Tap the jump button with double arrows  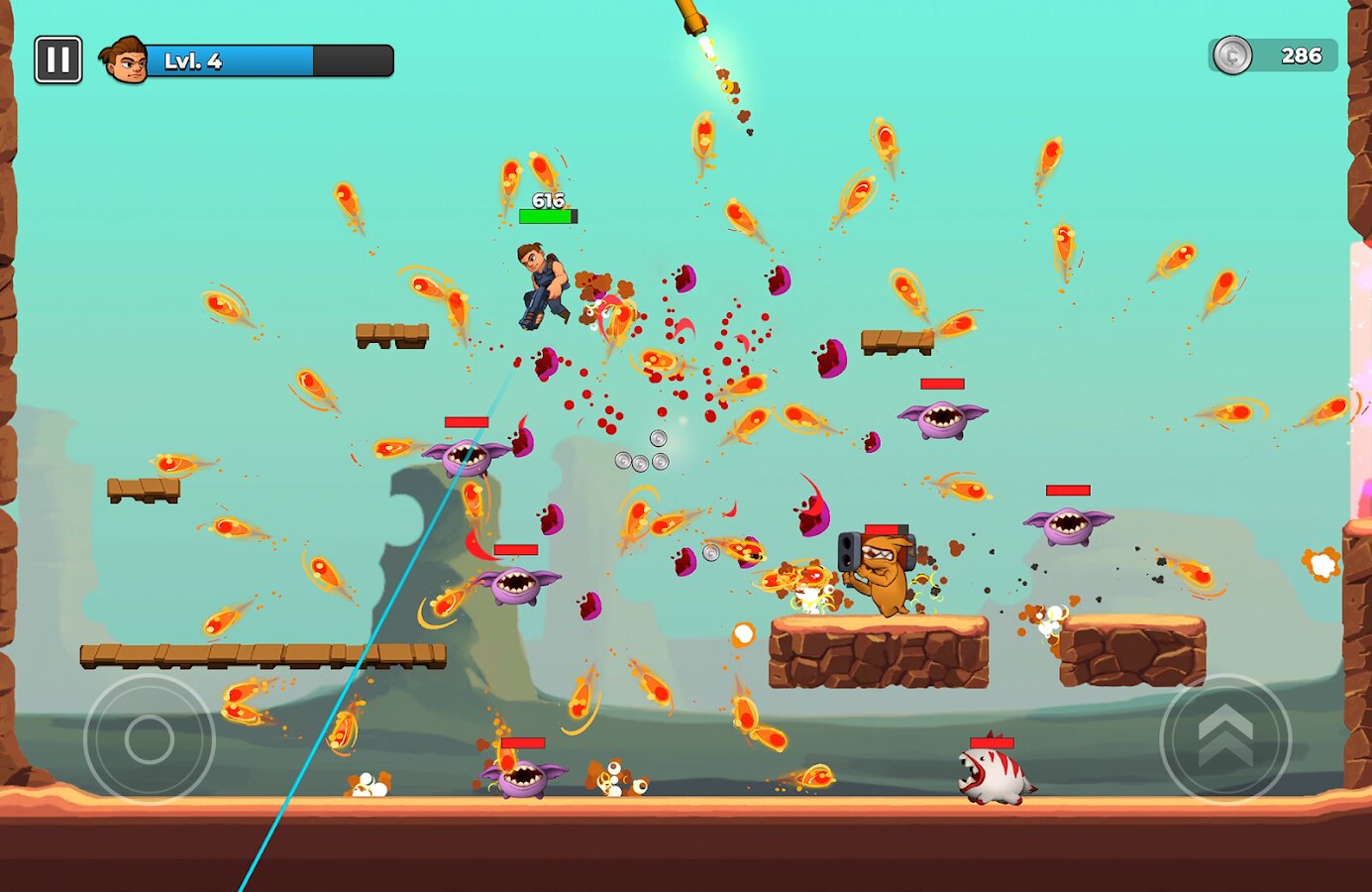coord(1225,738)
